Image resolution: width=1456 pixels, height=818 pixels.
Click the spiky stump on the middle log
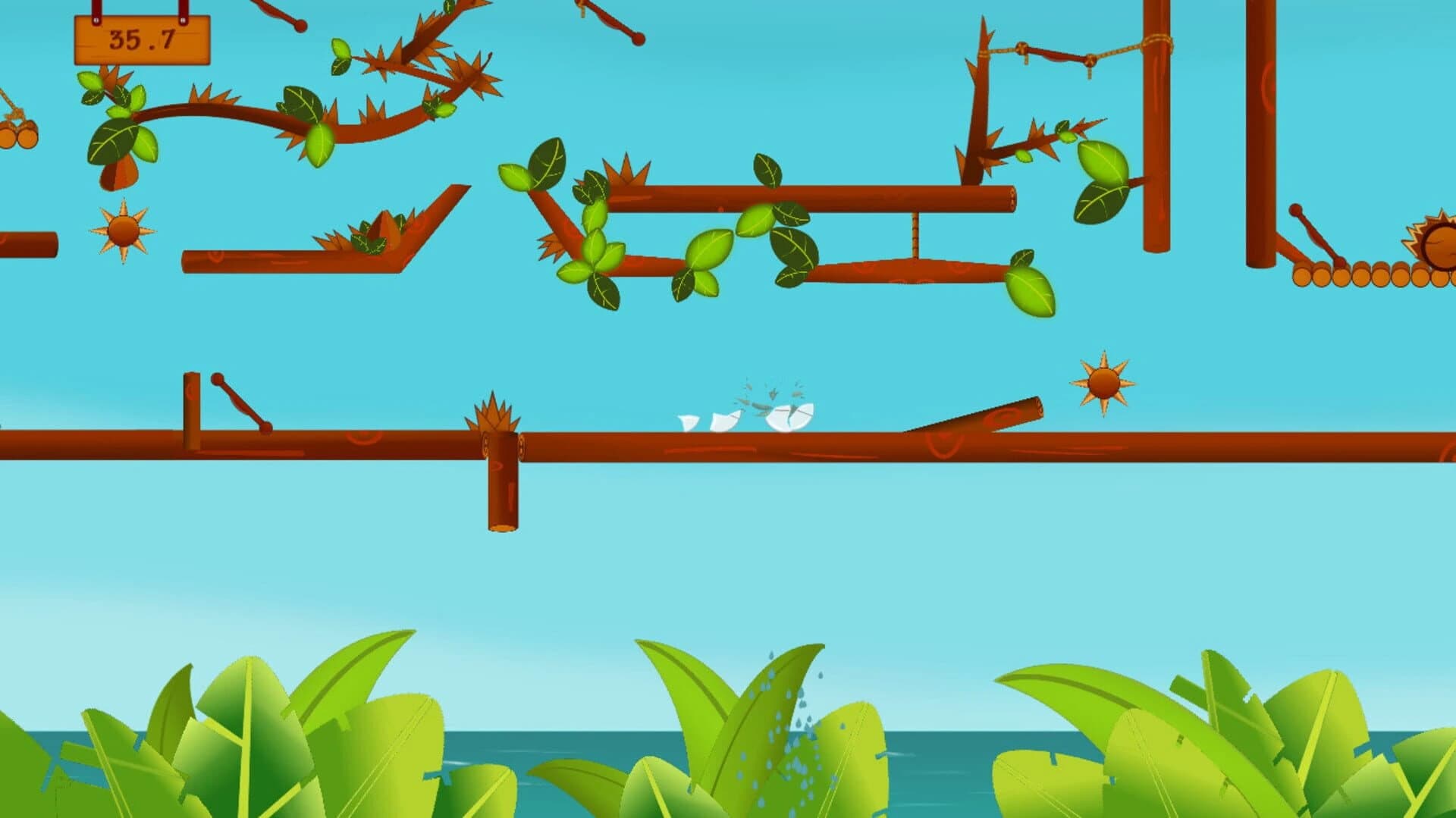(497, 413)
